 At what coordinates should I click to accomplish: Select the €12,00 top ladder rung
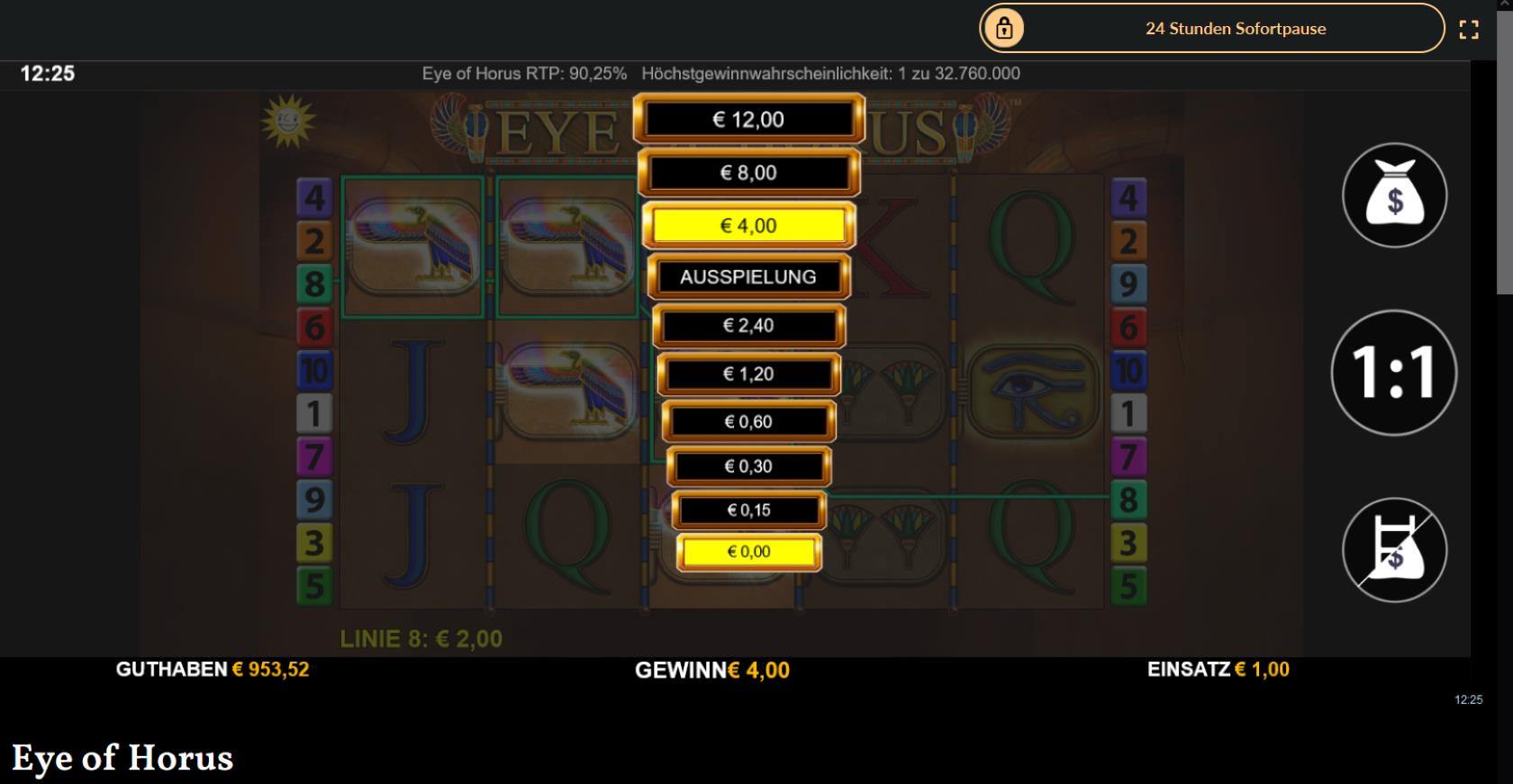pos(748,118)
